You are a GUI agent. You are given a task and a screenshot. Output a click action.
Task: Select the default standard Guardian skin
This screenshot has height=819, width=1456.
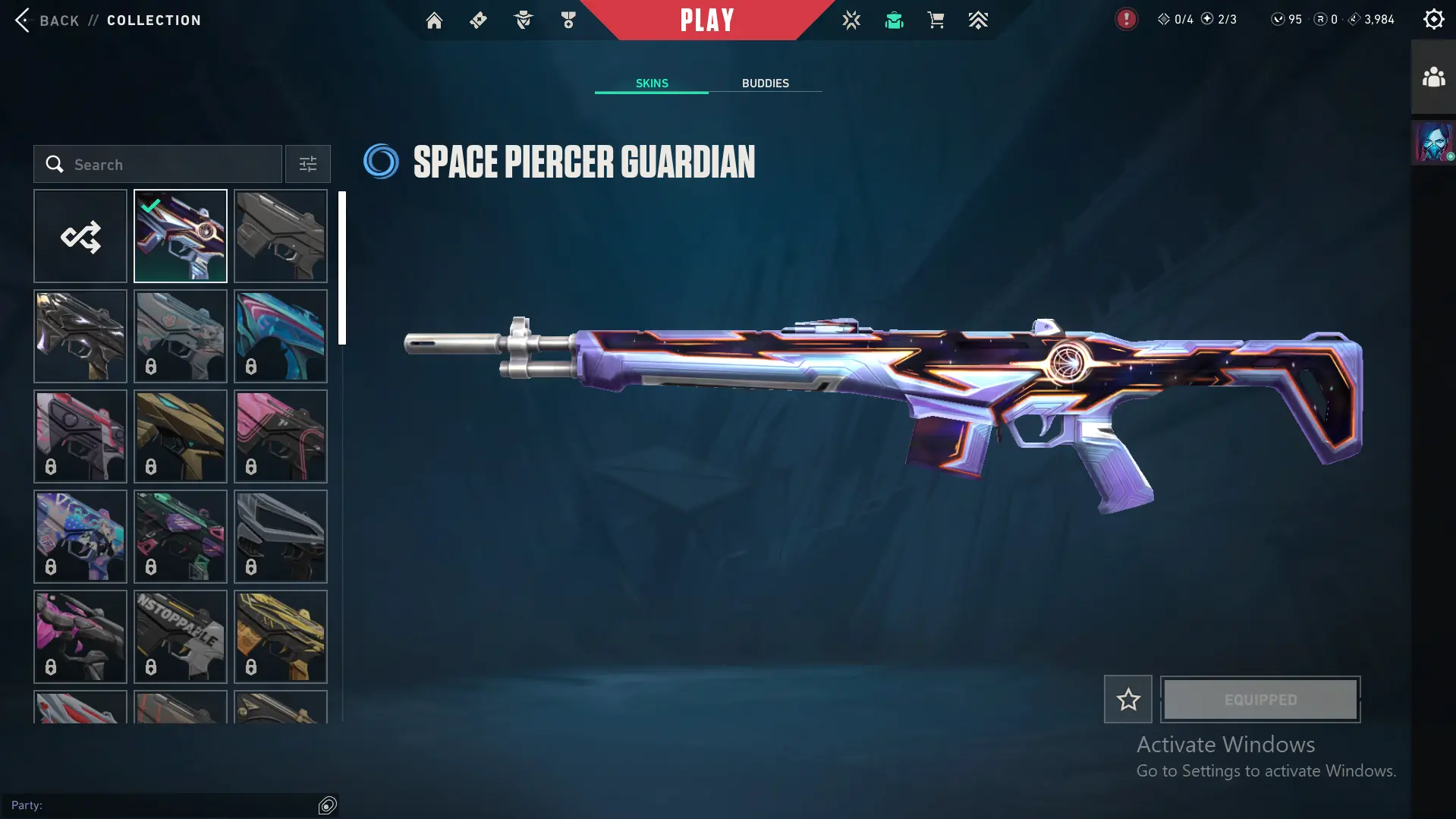click(281, 237)
